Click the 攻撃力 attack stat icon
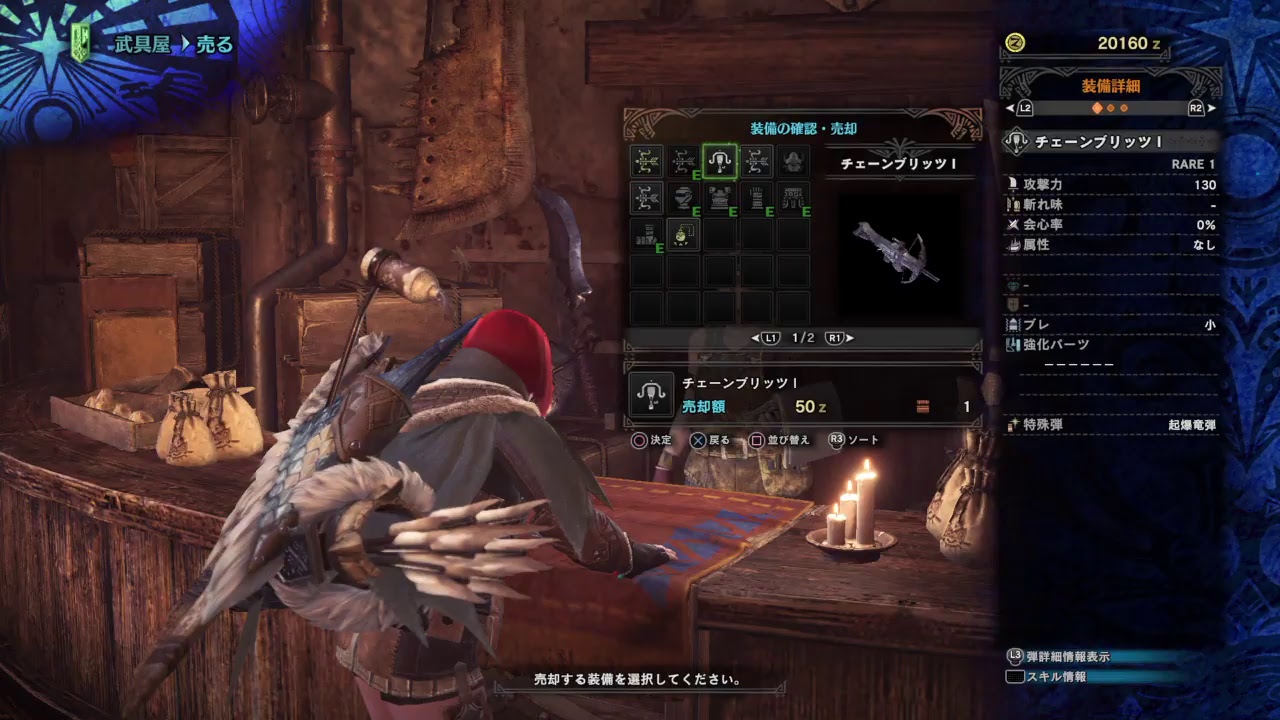This screenshot has width=1280, height=720. pos(1012,185)
